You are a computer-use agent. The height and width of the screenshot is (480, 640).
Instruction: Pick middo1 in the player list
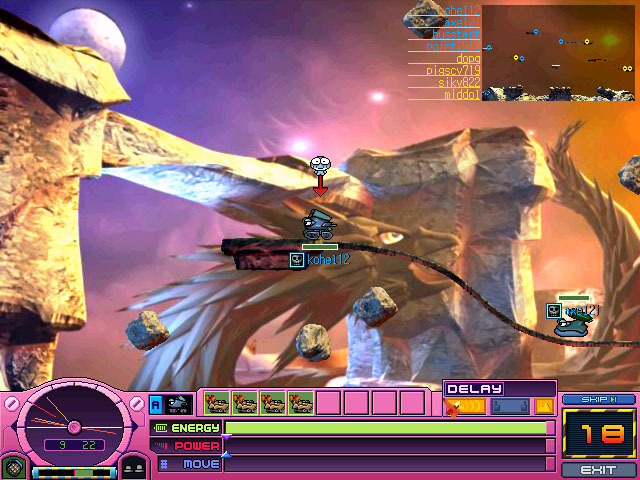460,95
